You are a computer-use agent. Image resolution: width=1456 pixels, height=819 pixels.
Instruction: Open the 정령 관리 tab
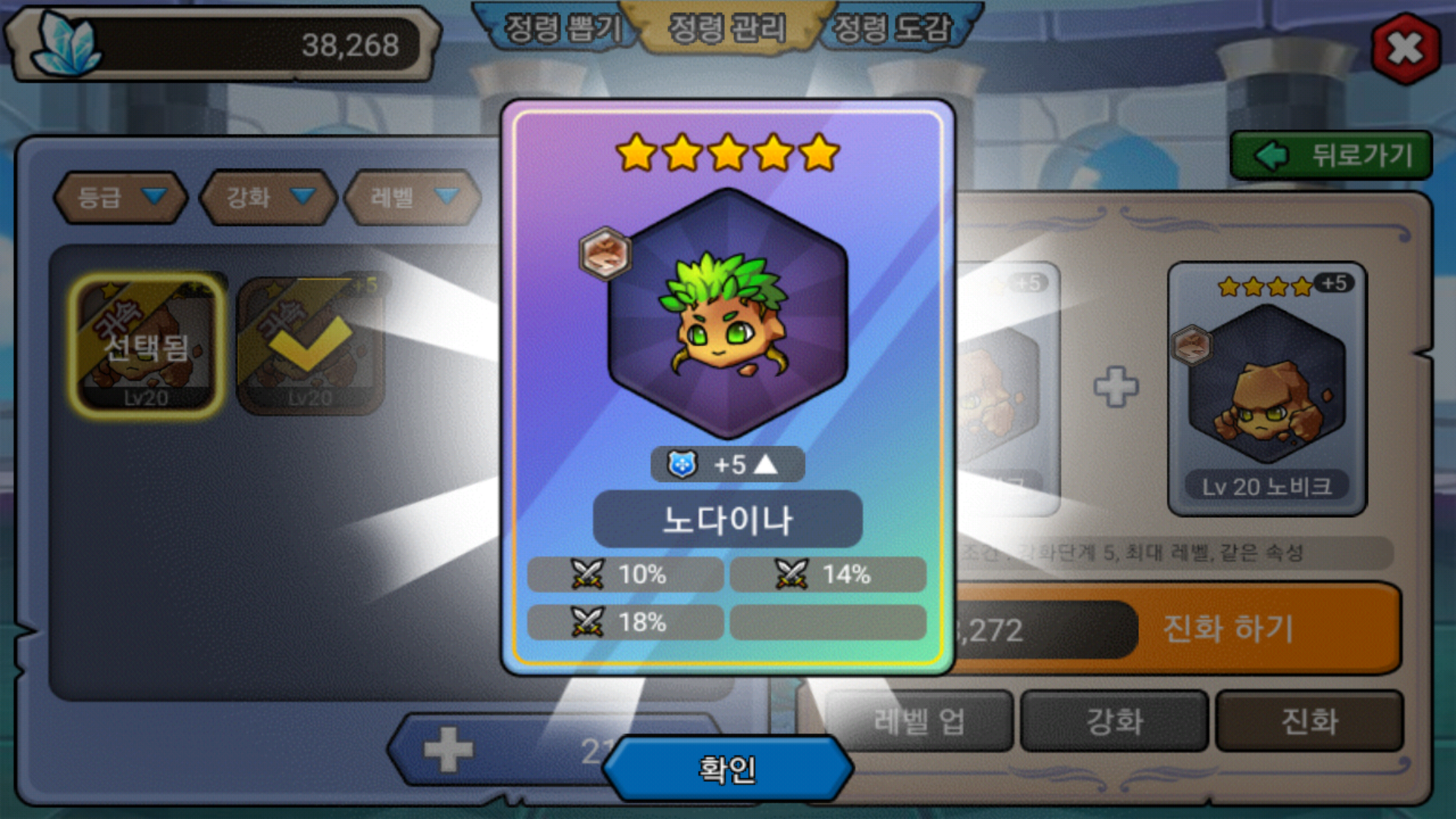(726, 29)
